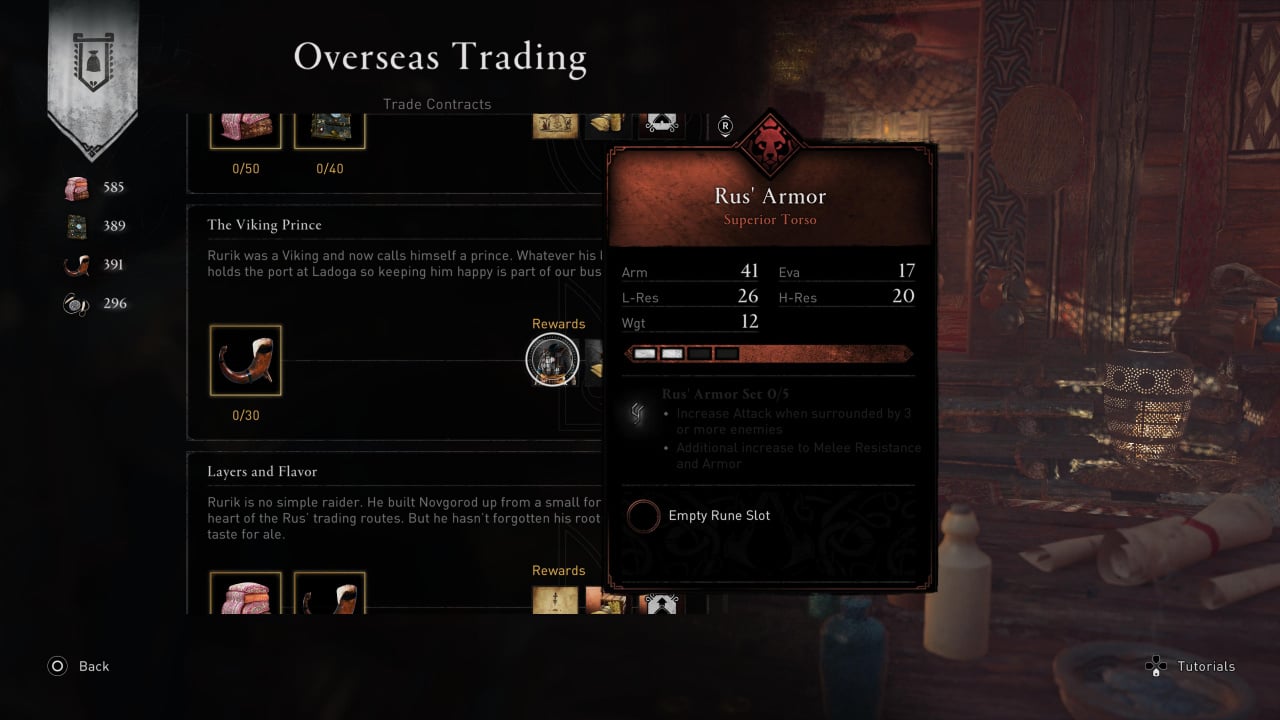Select The Viking Prince trade contract
The image size is (1280, 720).
point(264,225)
